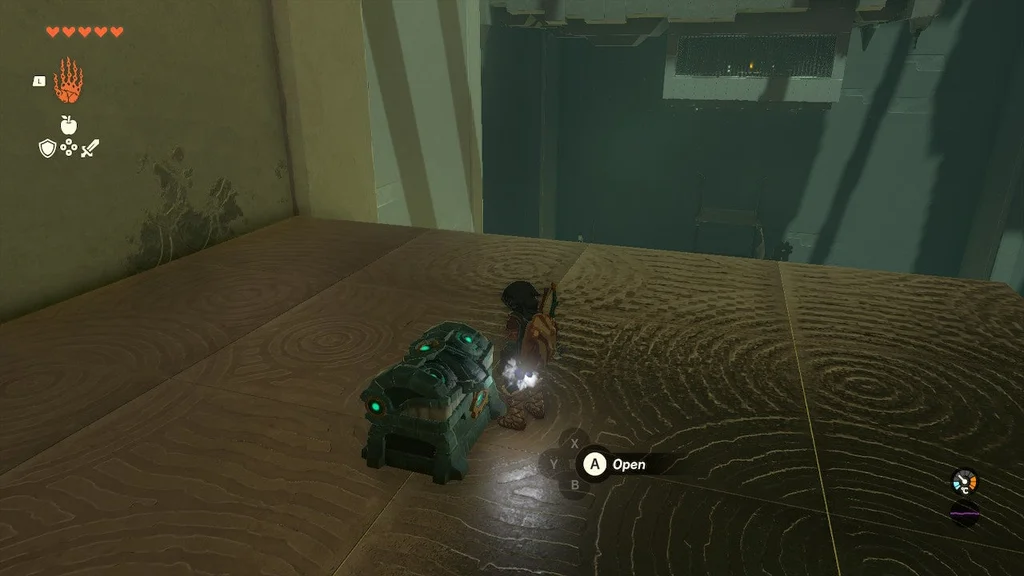Open the sword weapon quick-select icon

click(x=90, y=149)
